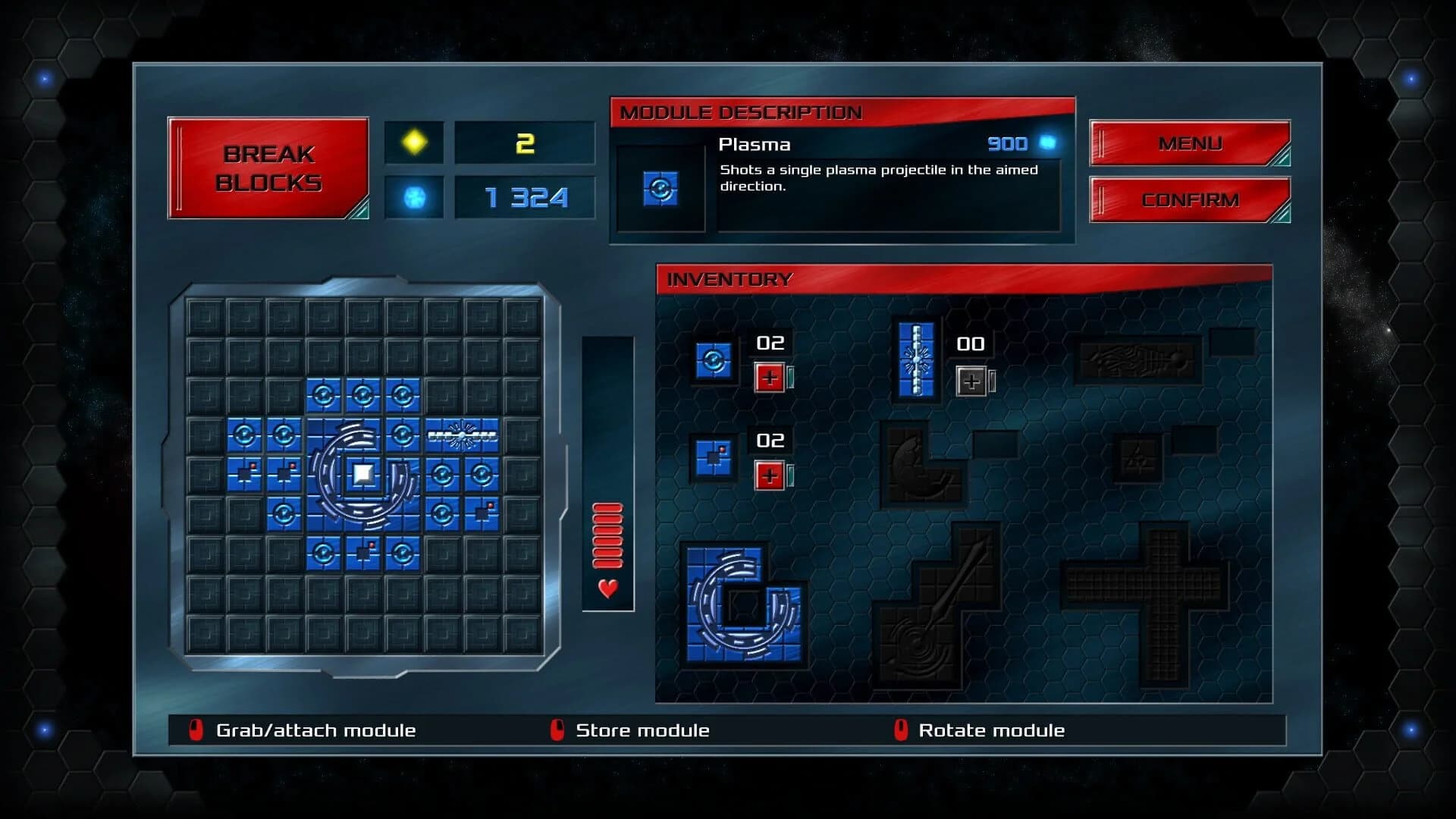Click the grayed plus button beside laser module
Screen dimensions: 1456x819
971,379
